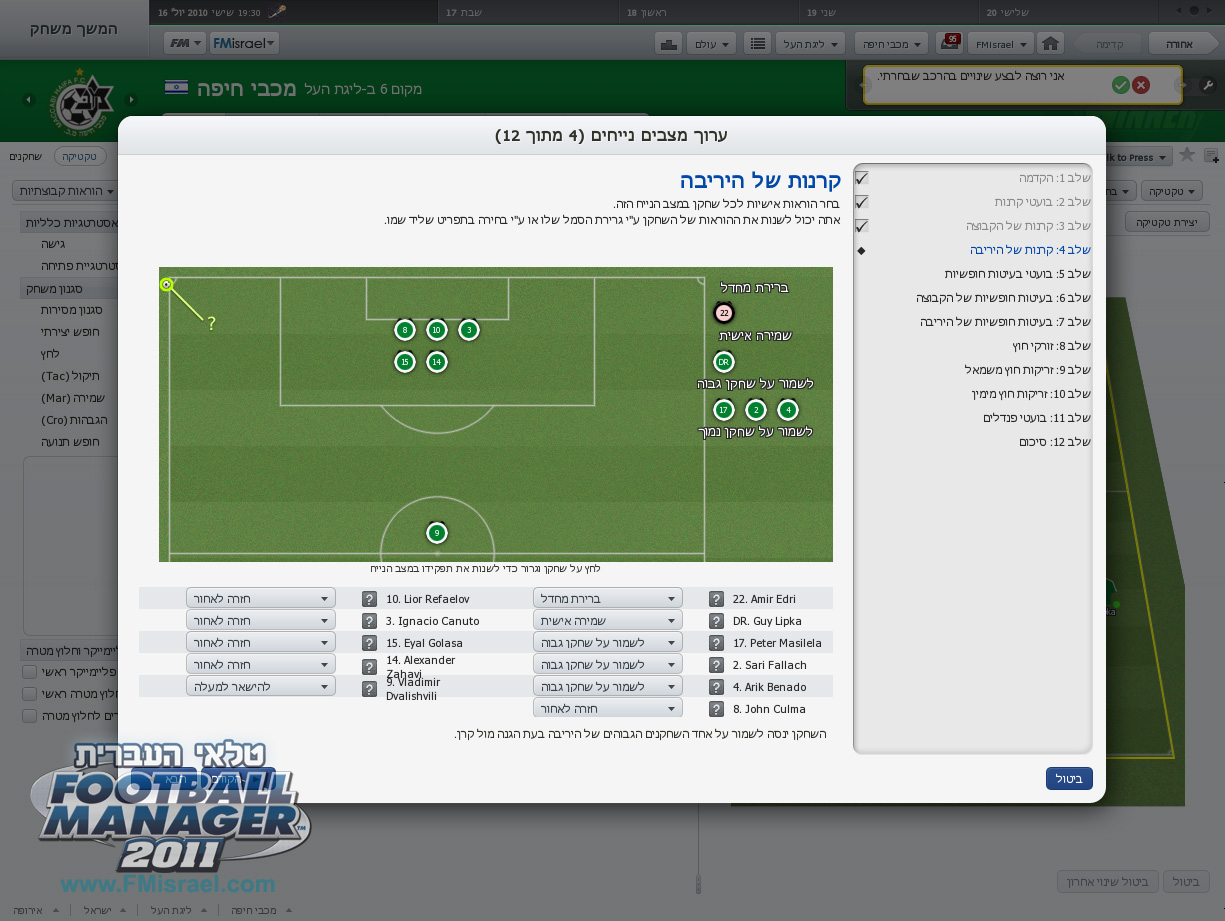
Task: Confirm the lineup change with the green check
Action: pyautogui.click(x=1120, y=86)
